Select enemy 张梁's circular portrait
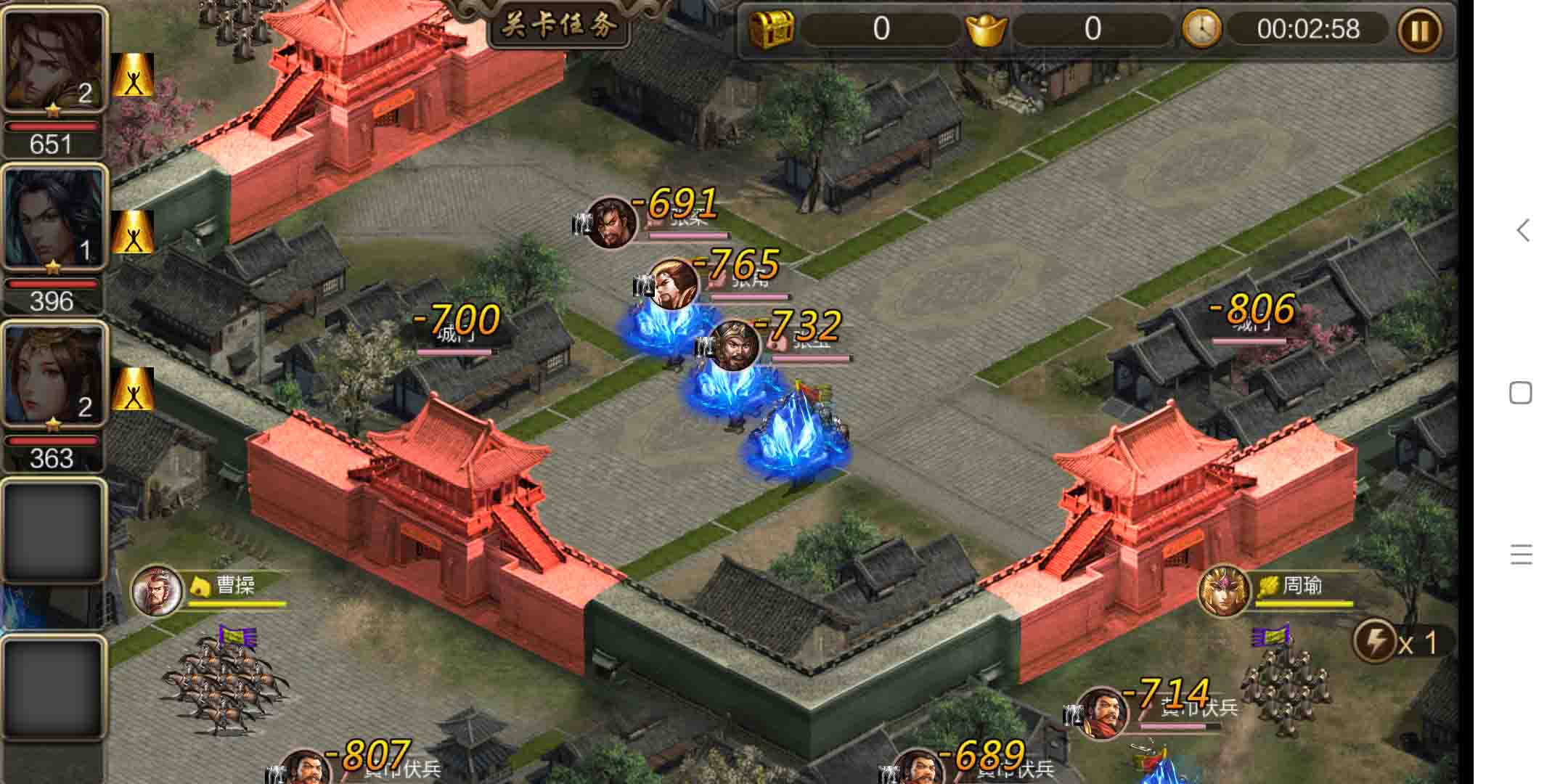The image size is (1568, 784). click(612, 225)
